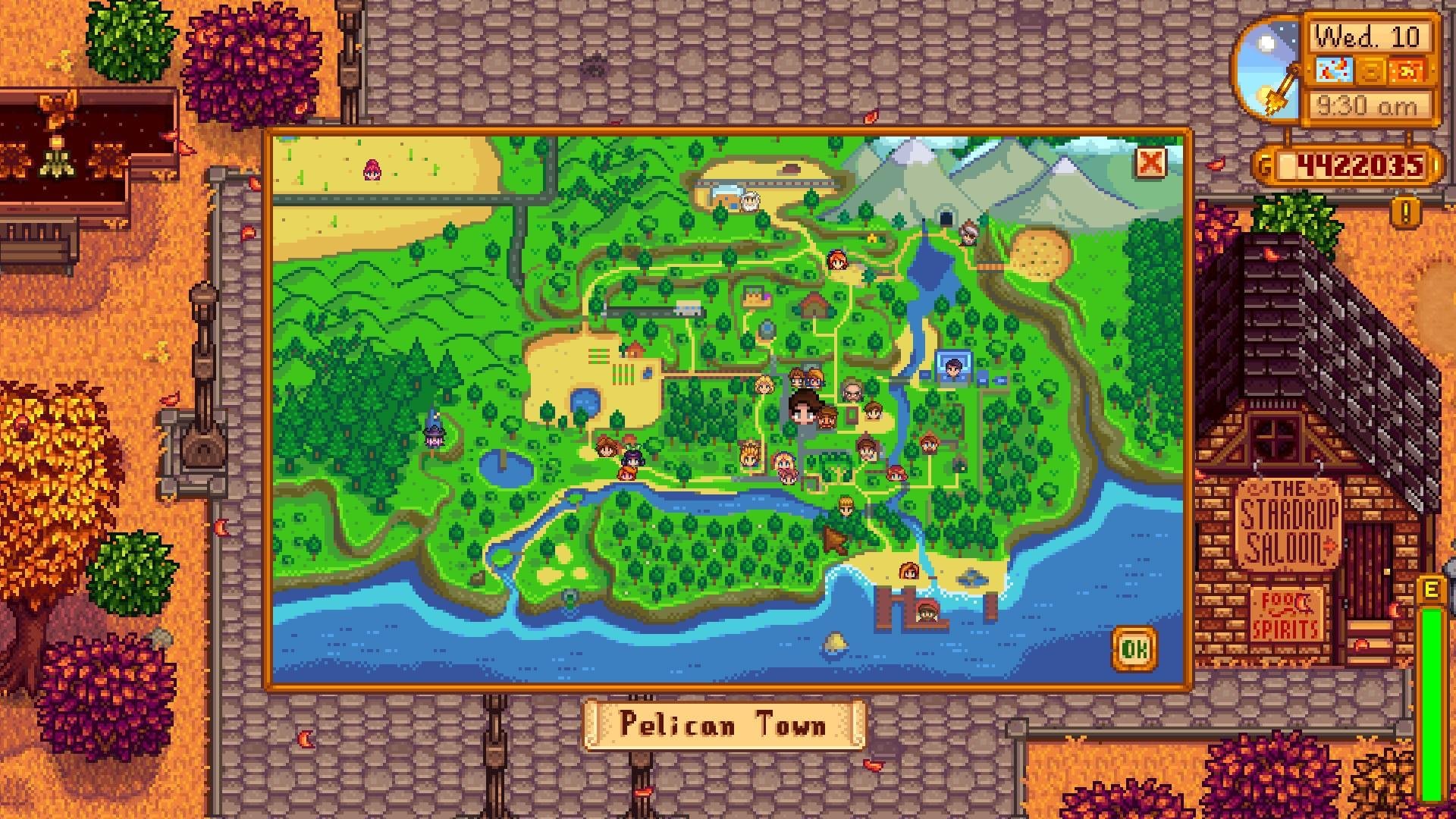This screenshot has width=1456, height=819.
Task: Confirm with the OK button
Action: tap(1134, 648)
